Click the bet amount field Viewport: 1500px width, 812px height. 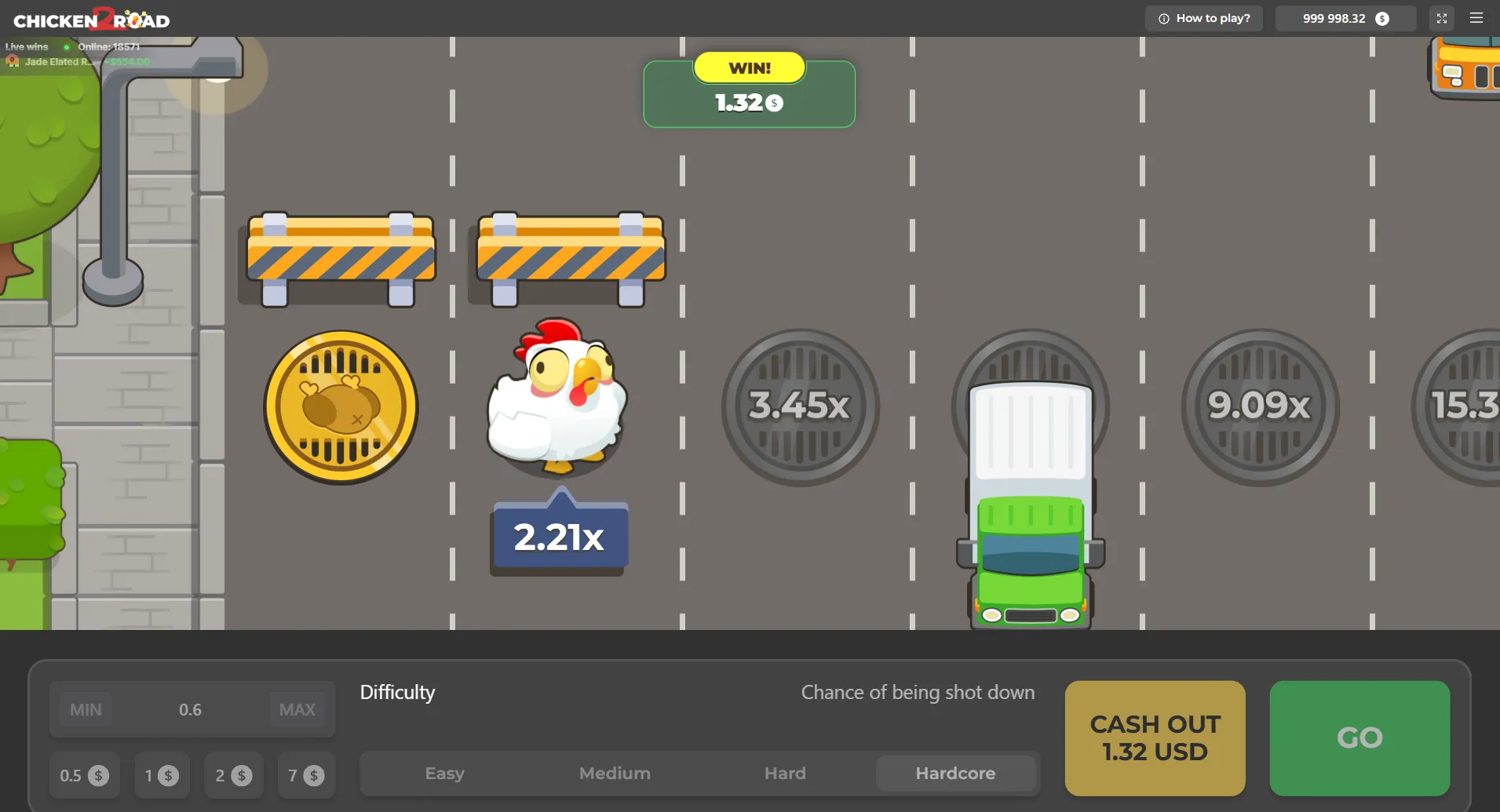(191, 709)
